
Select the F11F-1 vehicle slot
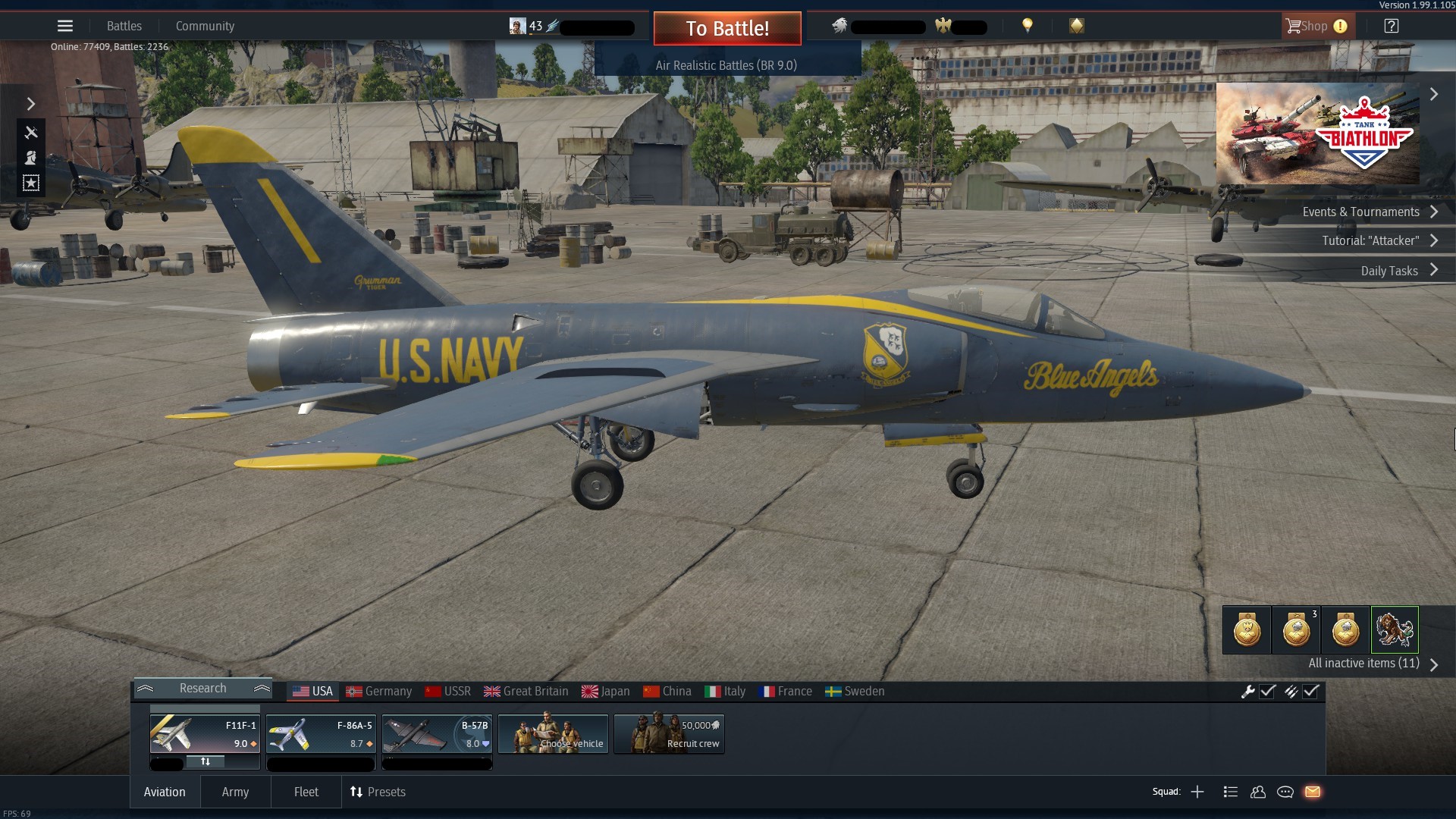point(204,733)
